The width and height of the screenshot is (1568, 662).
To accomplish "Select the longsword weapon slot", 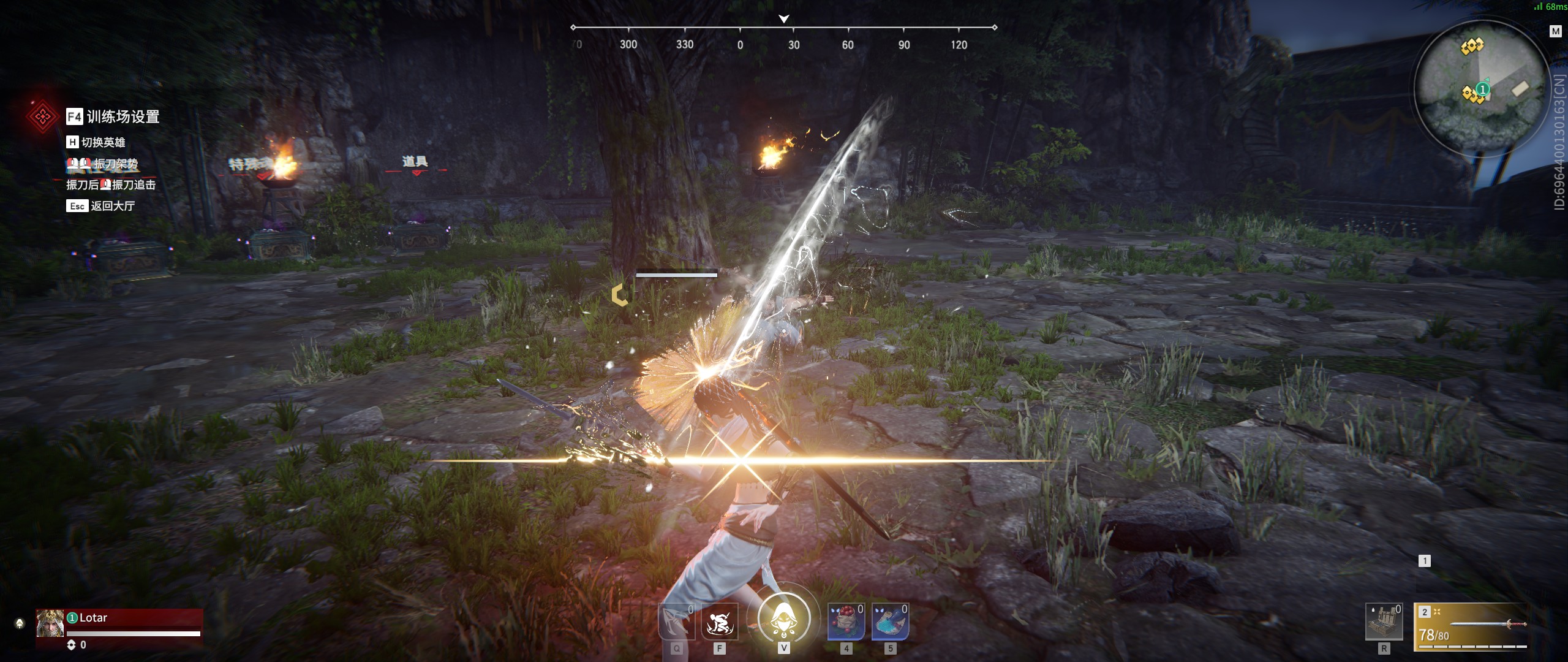I will pyautogui.click(x=1471, y=628).
